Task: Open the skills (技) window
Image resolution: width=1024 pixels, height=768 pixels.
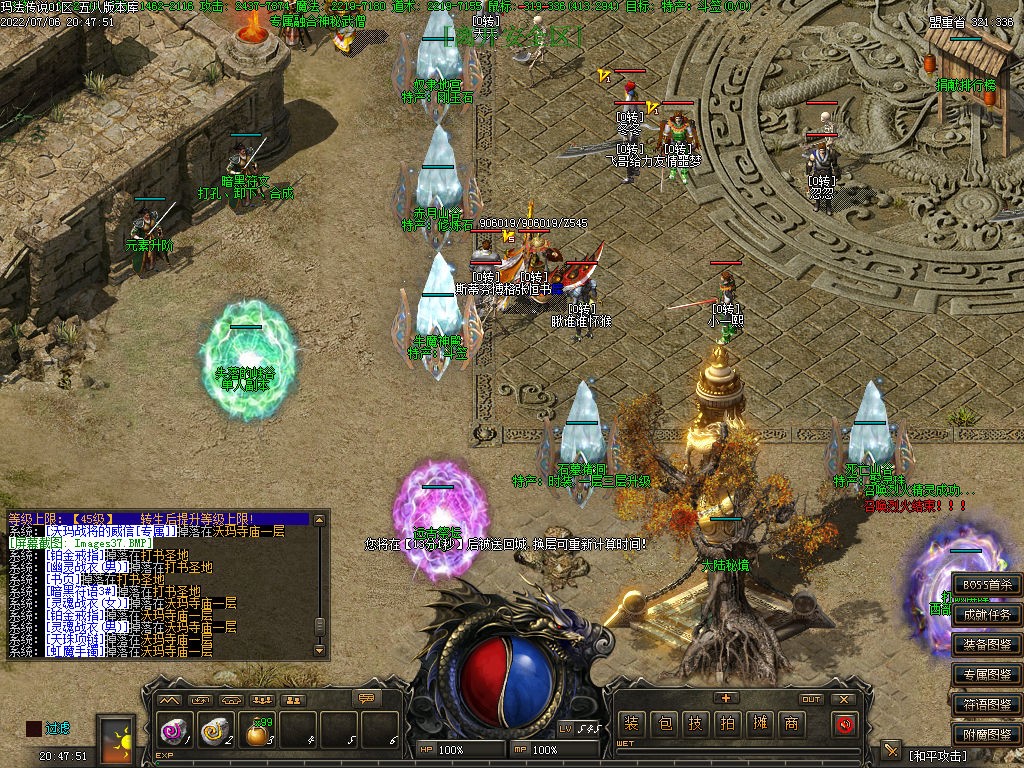Action: pyautogui.click(x=696, y=723)
